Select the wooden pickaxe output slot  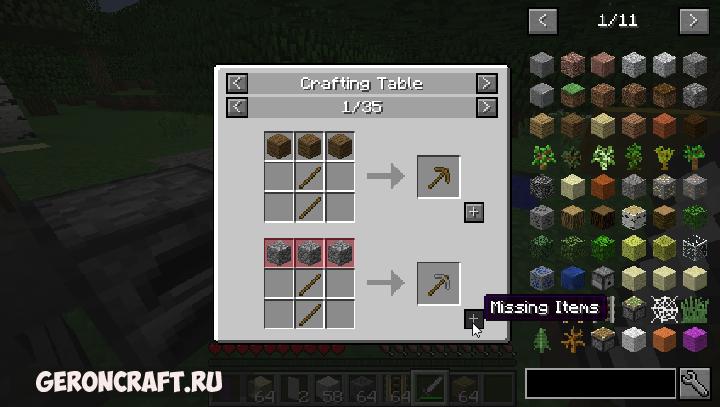[x=438, y=177]
